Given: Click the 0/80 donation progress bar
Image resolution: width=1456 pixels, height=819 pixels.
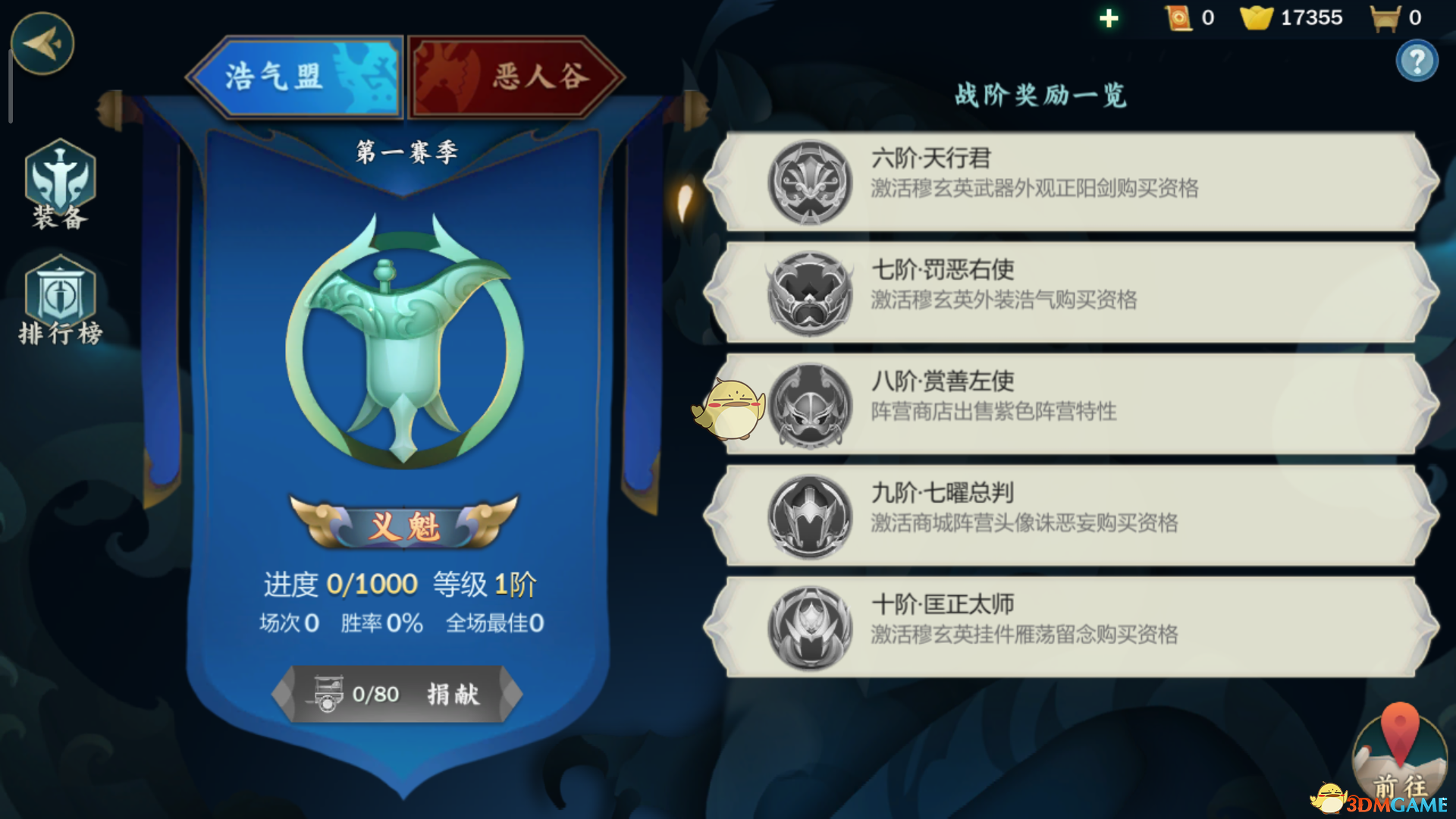Looking at the screenshot, I should click(398, 694).
